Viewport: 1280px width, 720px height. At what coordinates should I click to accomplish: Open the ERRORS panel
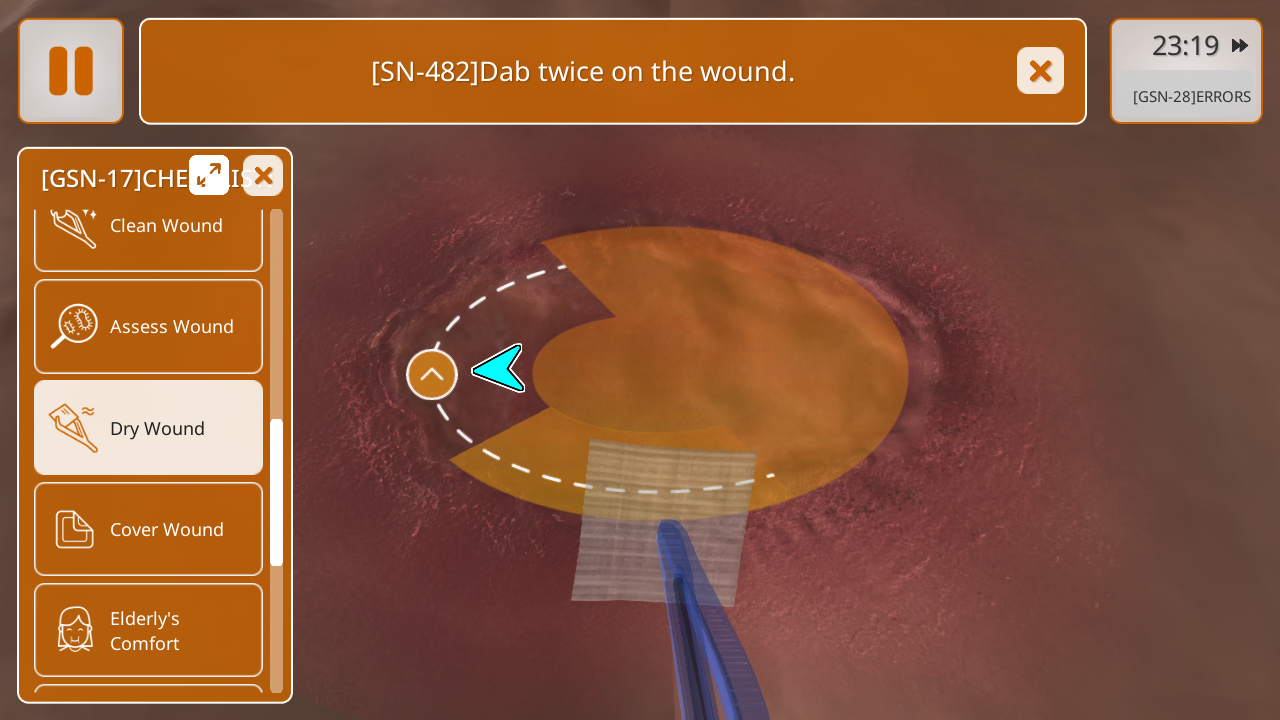pyautogui.click(x=1191, y=97)
